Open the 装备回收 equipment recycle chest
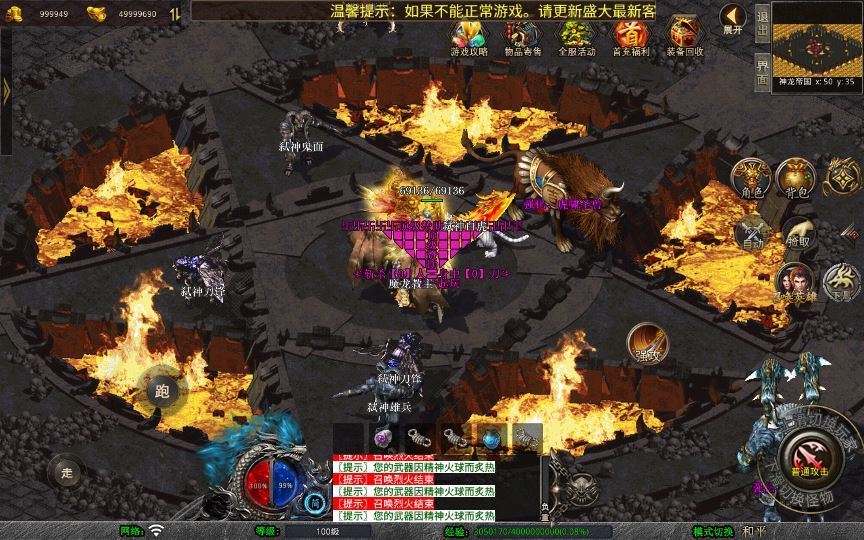The height and width of the screenshot is (540, 864). pyautogui.click(x=684, y=36)
